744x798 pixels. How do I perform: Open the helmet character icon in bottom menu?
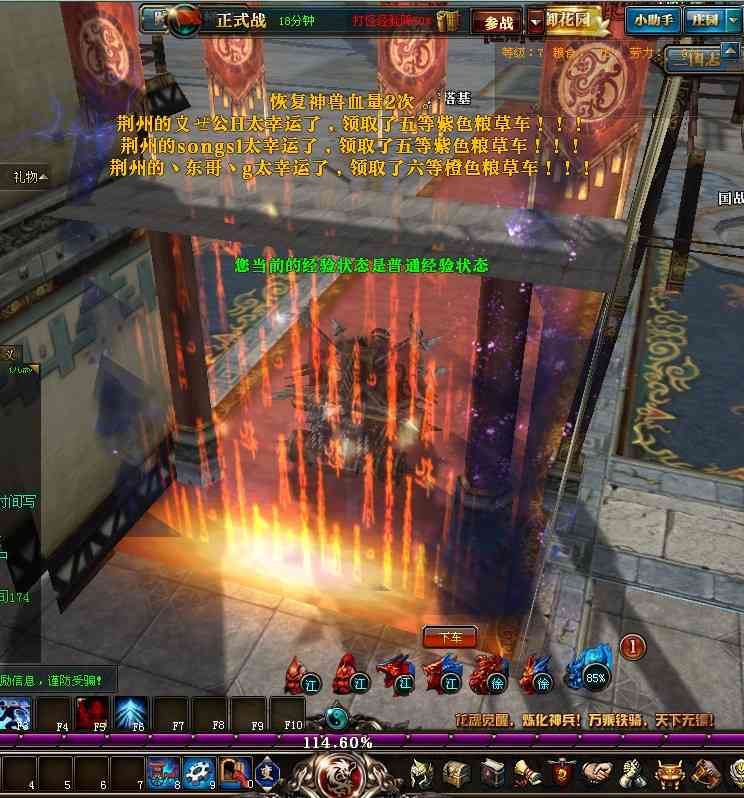[x=422, y=773]
